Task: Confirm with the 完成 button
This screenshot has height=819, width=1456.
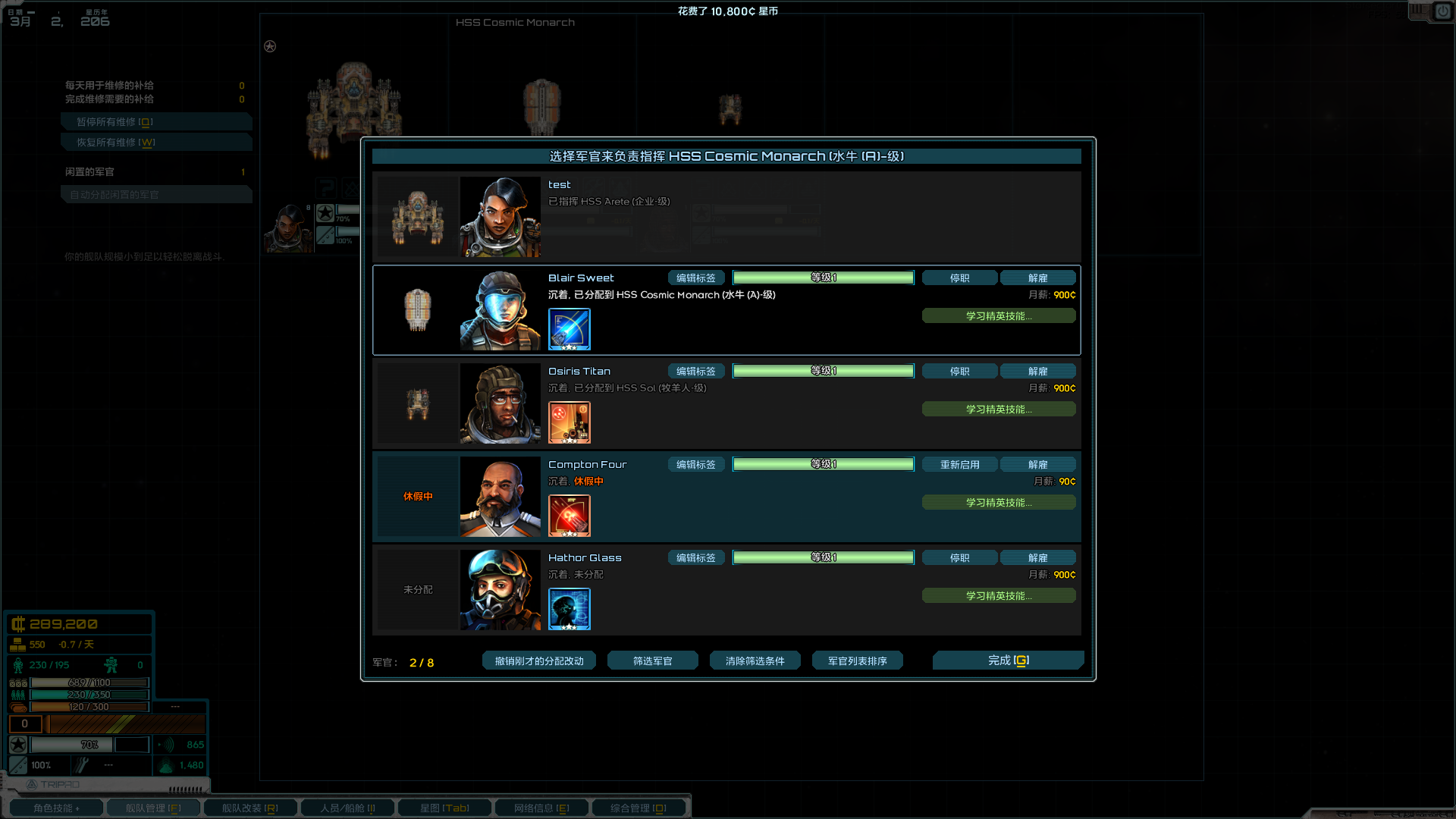Action: tap(1009, 661)
